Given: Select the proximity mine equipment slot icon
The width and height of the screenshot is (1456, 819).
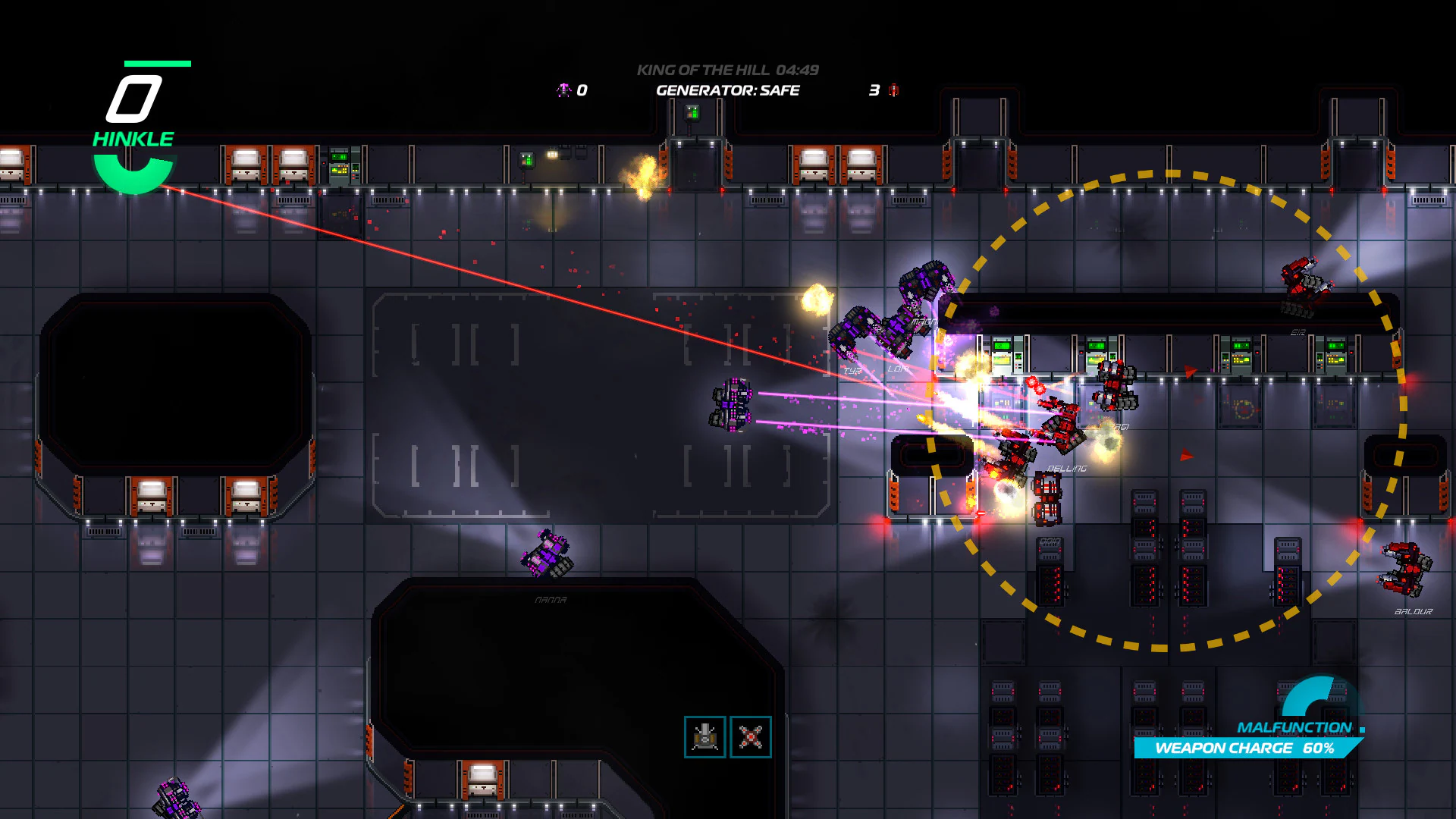Looking at the screenshot, I should tap(750, 736).
